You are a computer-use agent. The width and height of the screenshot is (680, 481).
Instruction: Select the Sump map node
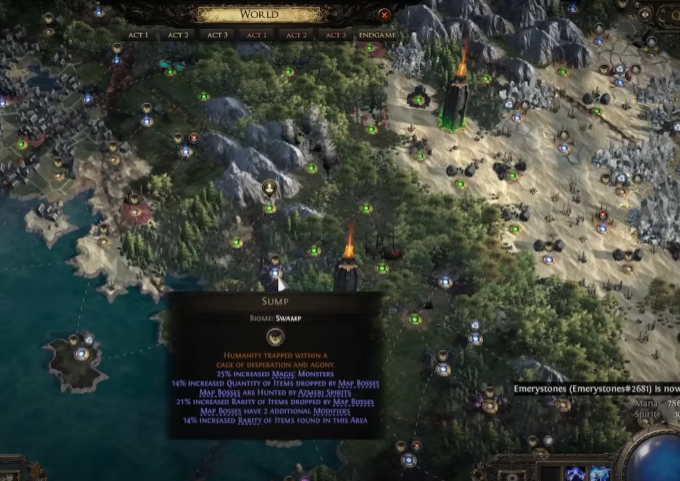tap(275, 271)
